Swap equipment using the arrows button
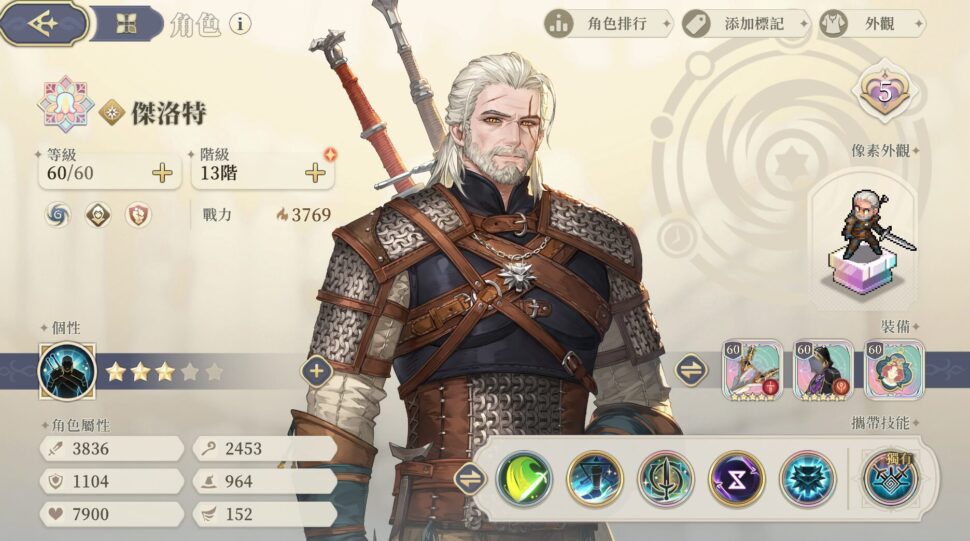 point(691,370)
